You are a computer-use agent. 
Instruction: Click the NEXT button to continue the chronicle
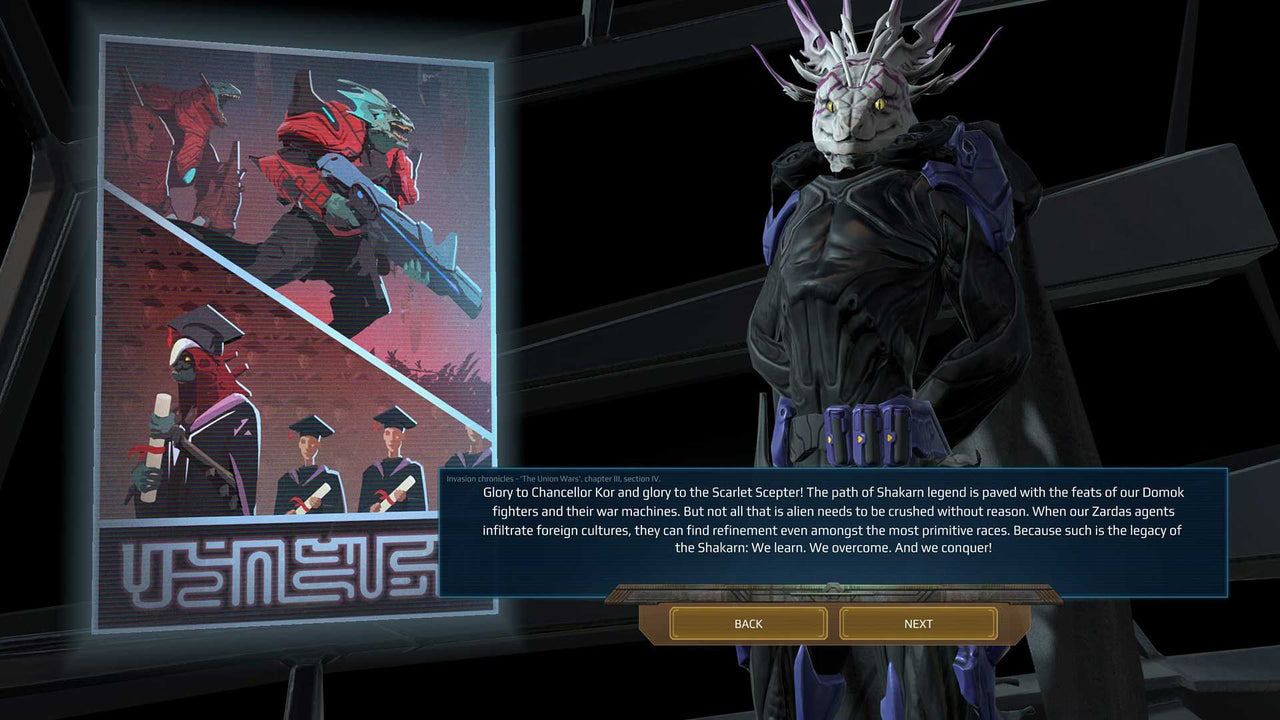917,623
